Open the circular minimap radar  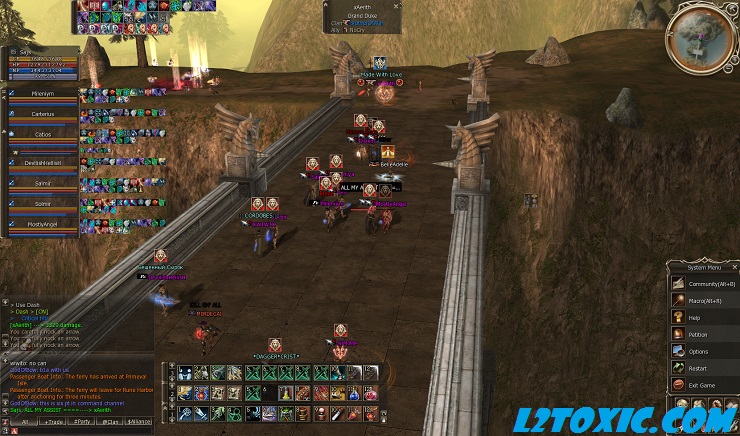coord(703,36)
